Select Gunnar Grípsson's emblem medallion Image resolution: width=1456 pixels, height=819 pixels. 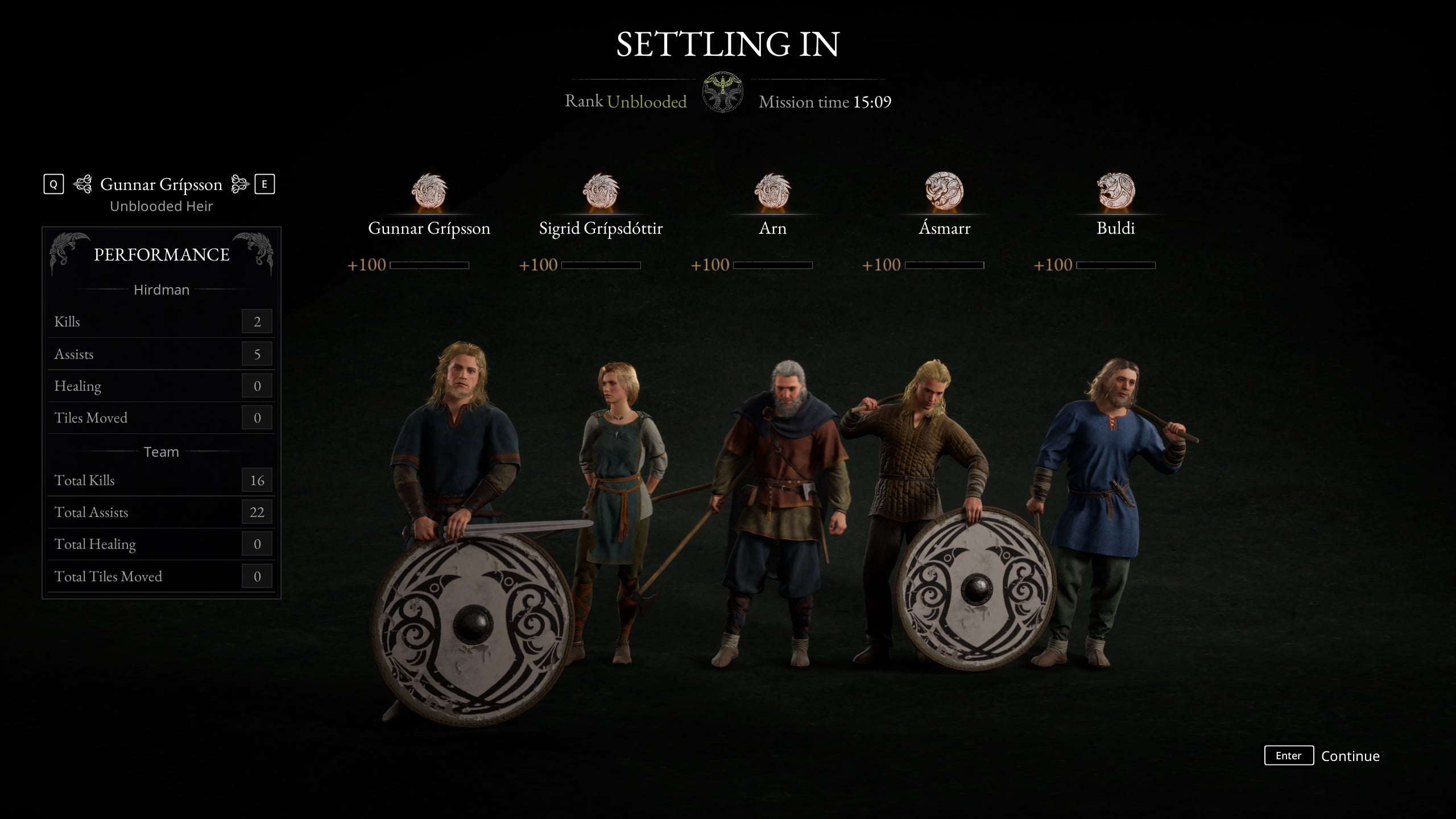429,191
